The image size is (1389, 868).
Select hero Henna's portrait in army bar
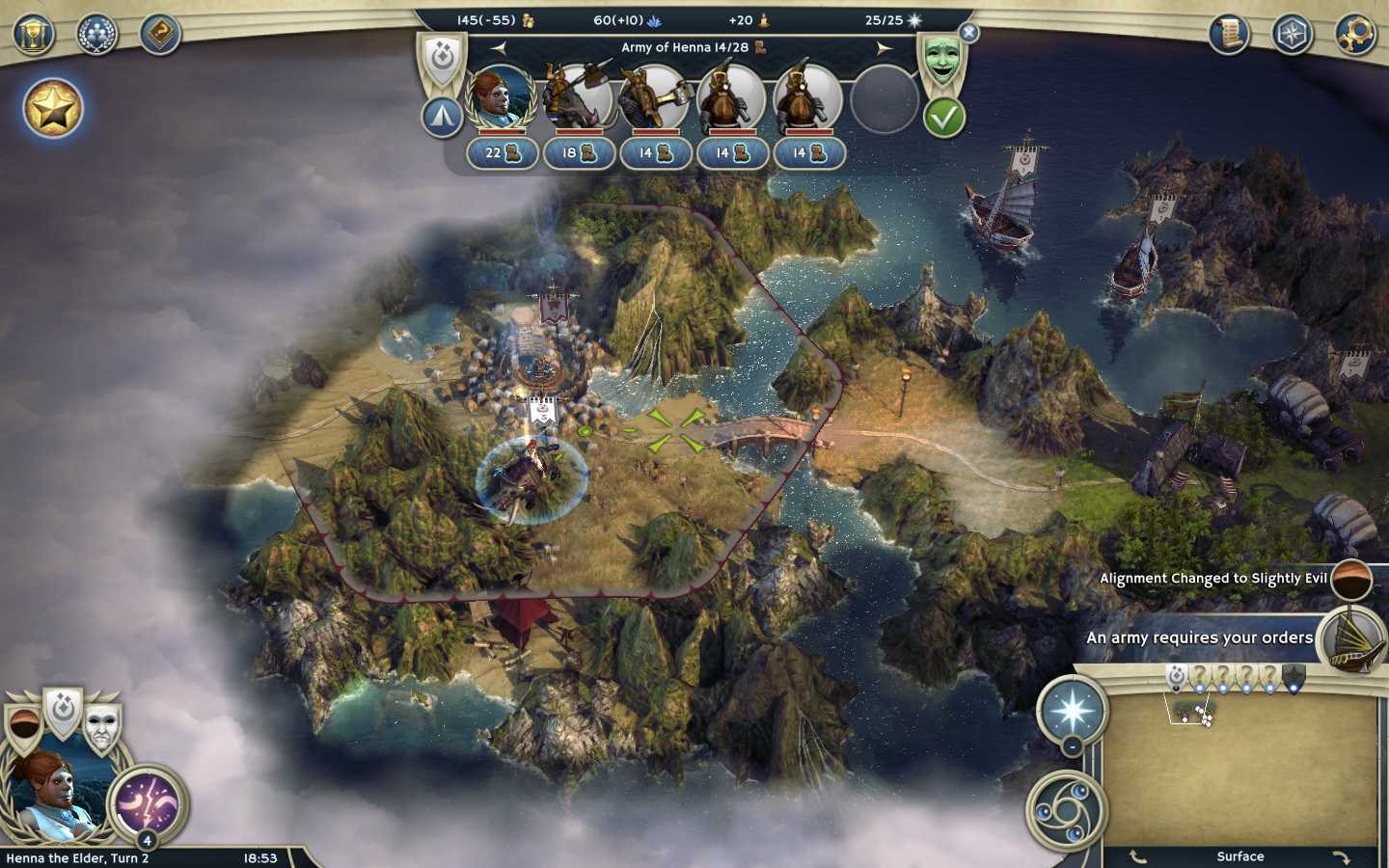(x=501, y=98)
